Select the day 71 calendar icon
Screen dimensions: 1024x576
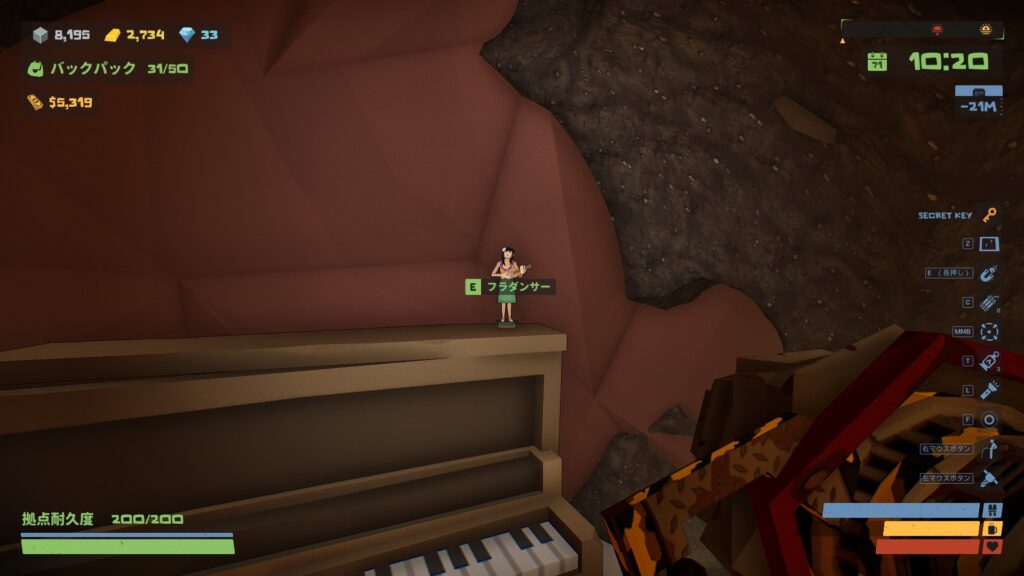(x=877, y=62)
